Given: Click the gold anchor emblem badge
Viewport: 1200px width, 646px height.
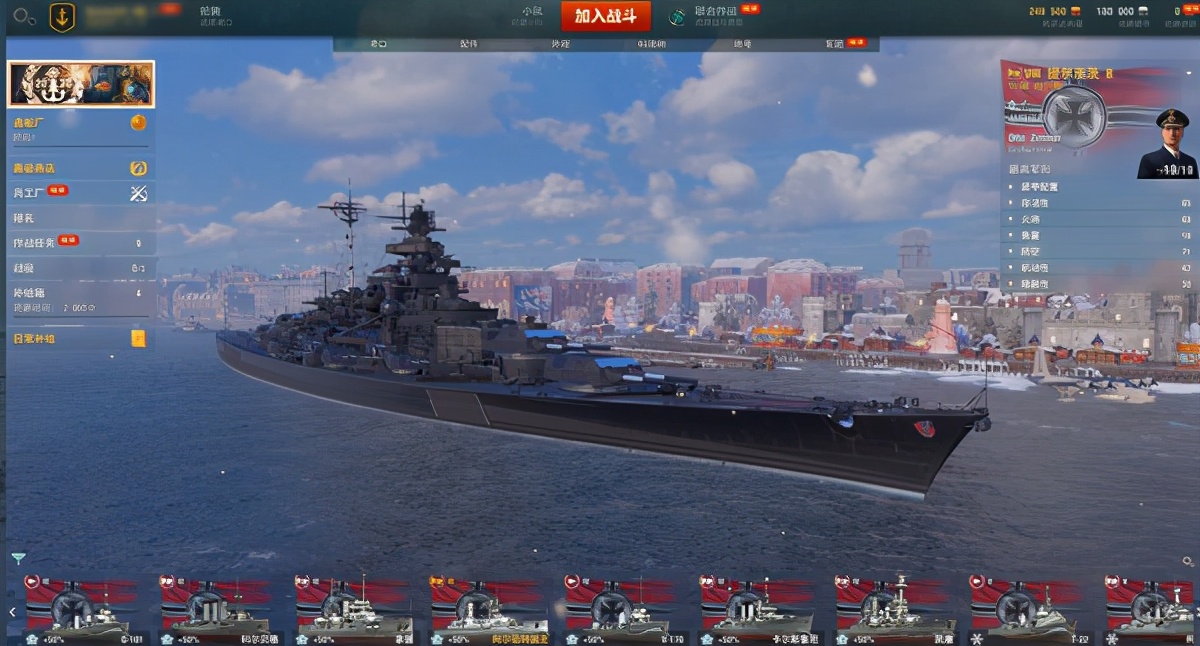Looking at the screenshot, I should 62,17.
